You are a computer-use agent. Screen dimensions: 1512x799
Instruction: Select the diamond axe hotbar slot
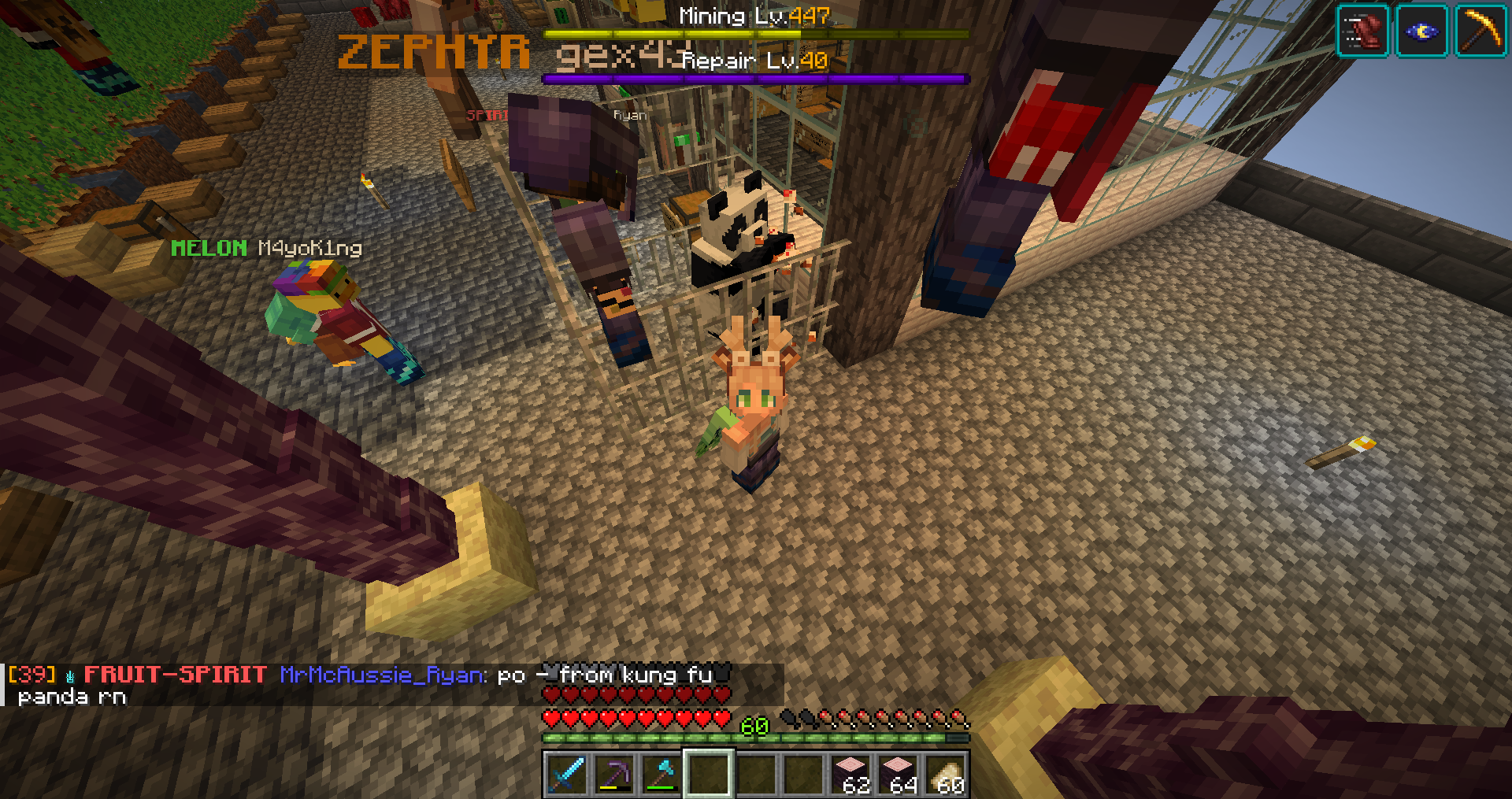[661, 774]
